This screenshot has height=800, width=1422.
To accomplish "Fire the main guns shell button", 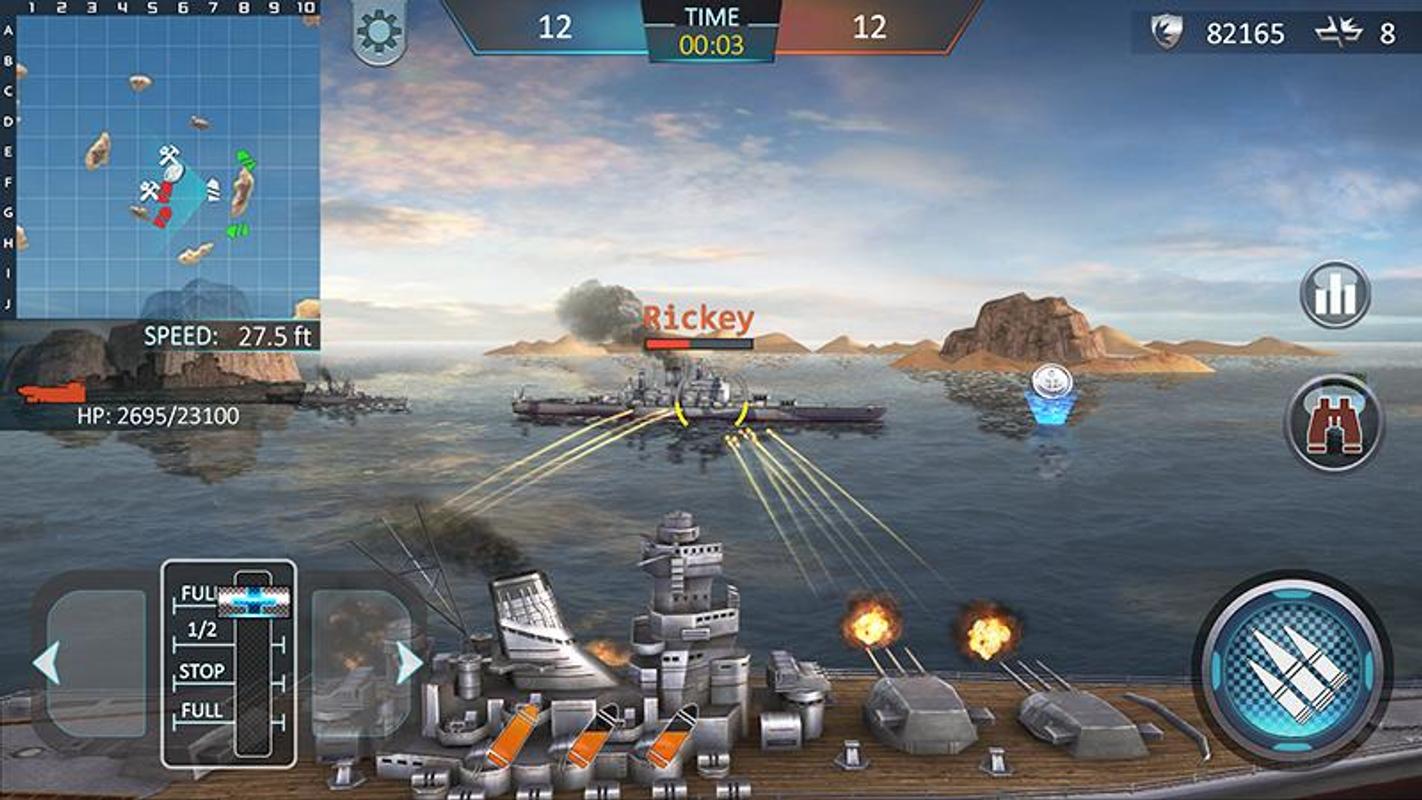I will (x=1291, y=670).
